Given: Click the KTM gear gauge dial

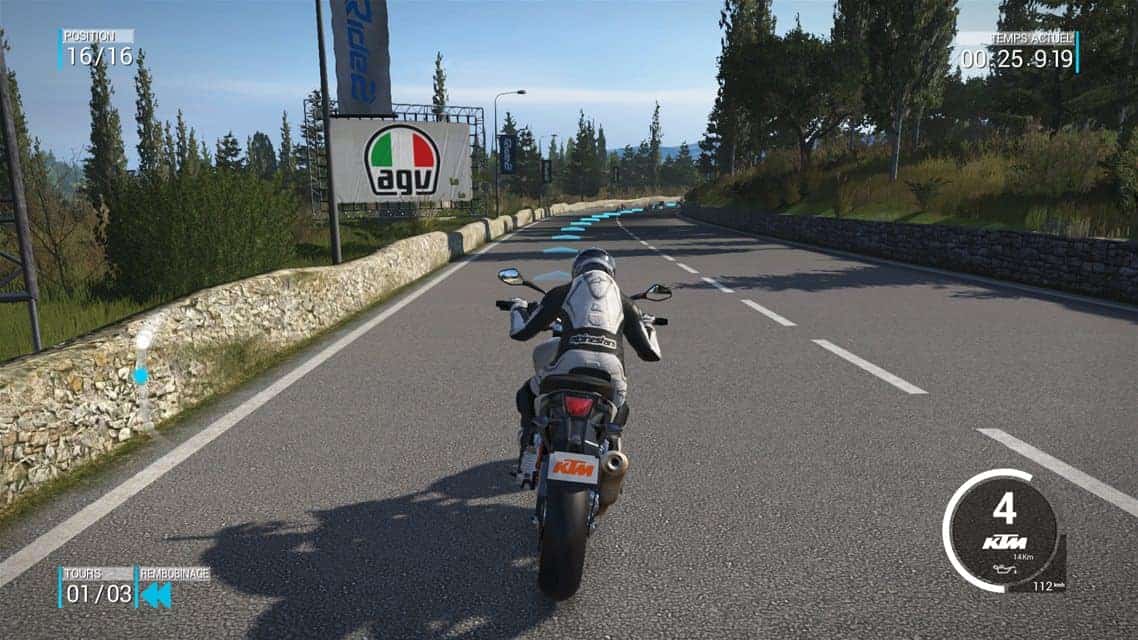Looking at the screenshot, I should 1002,530.
